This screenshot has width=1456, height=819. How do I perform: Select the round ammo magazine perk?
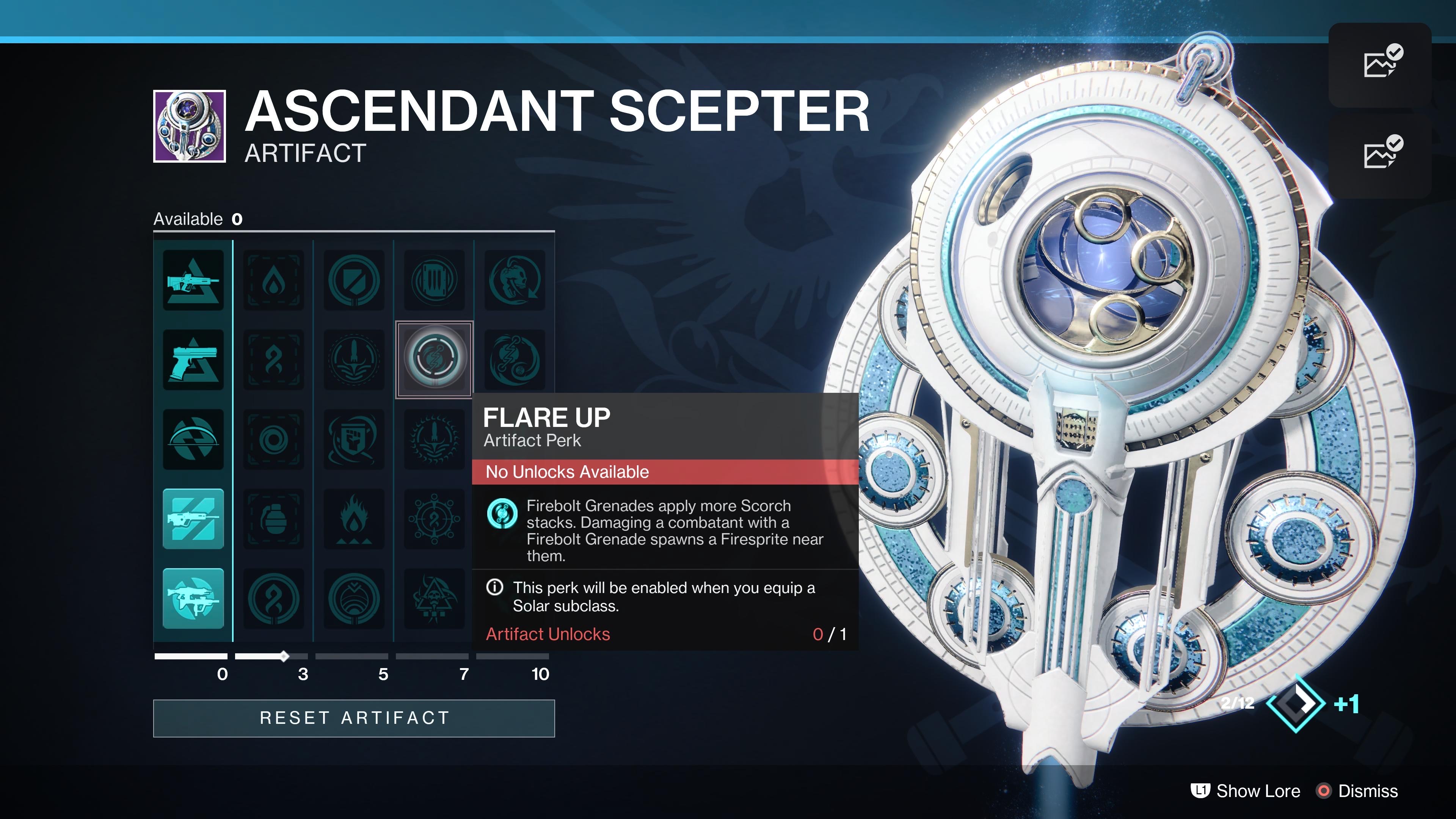434,280
